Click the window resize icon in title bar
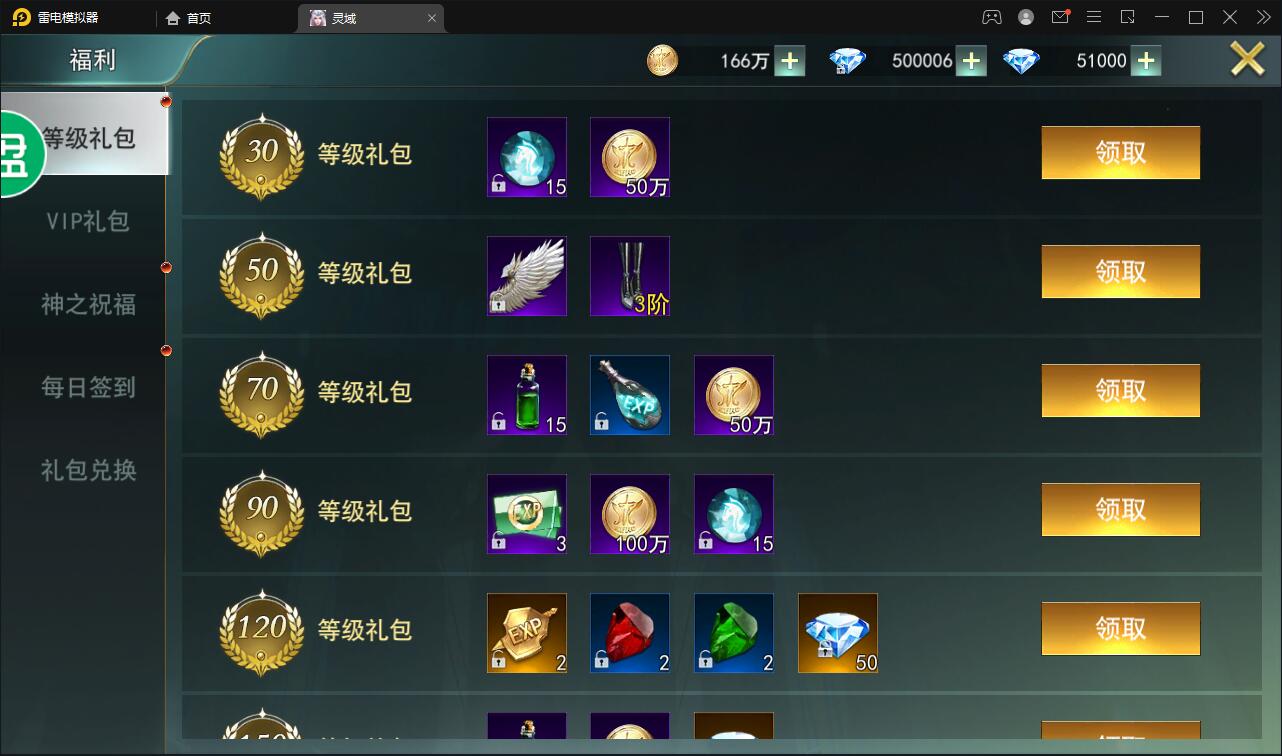Image resolution: width=1282 pixels, height=756 pixels. [1128, 16]
